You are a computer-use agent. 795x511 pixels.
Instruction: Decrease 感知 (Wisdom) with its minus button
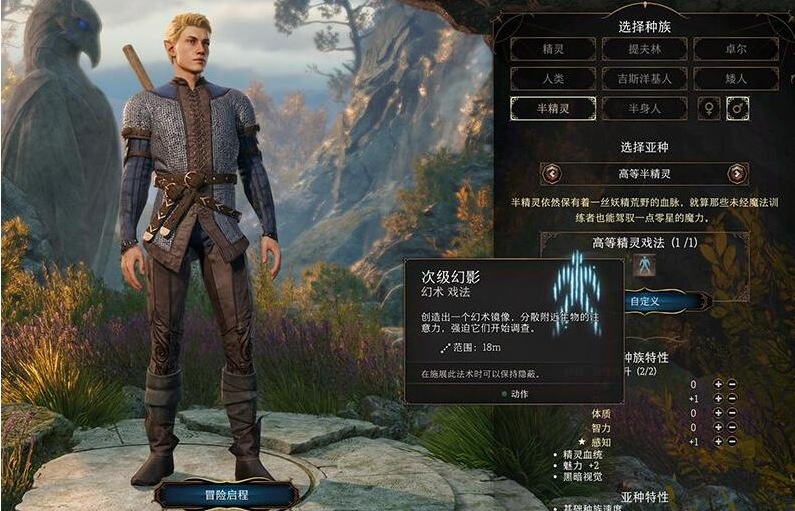point(733,441)
